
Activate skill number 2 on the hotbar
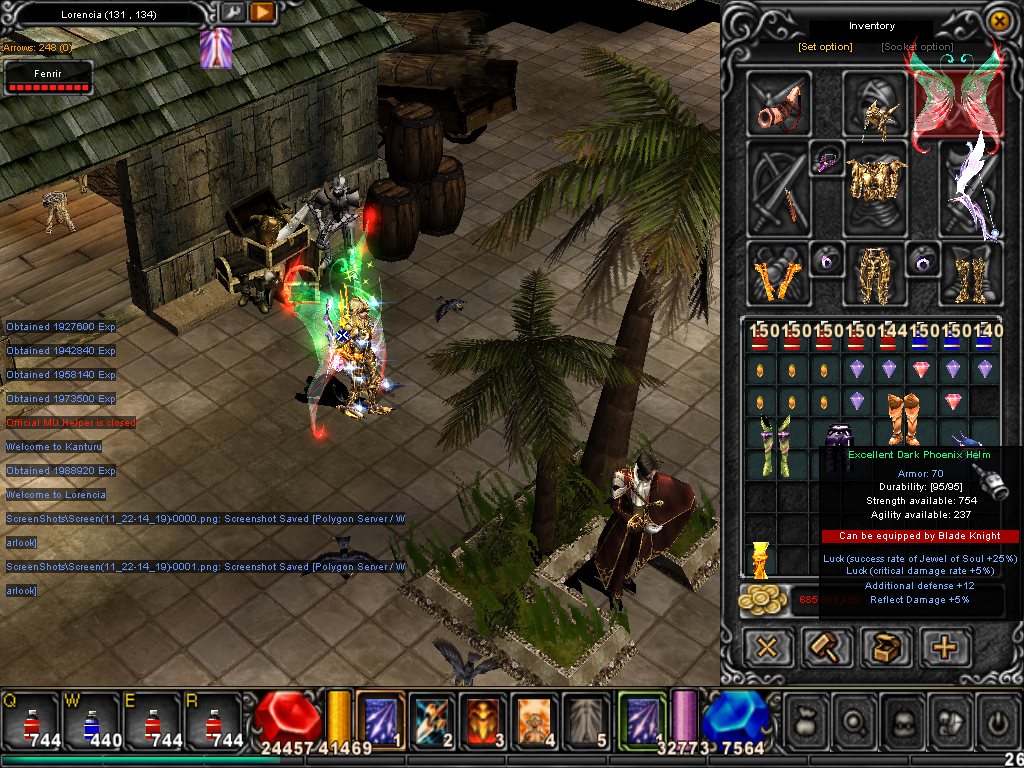[x=432, y=719]
